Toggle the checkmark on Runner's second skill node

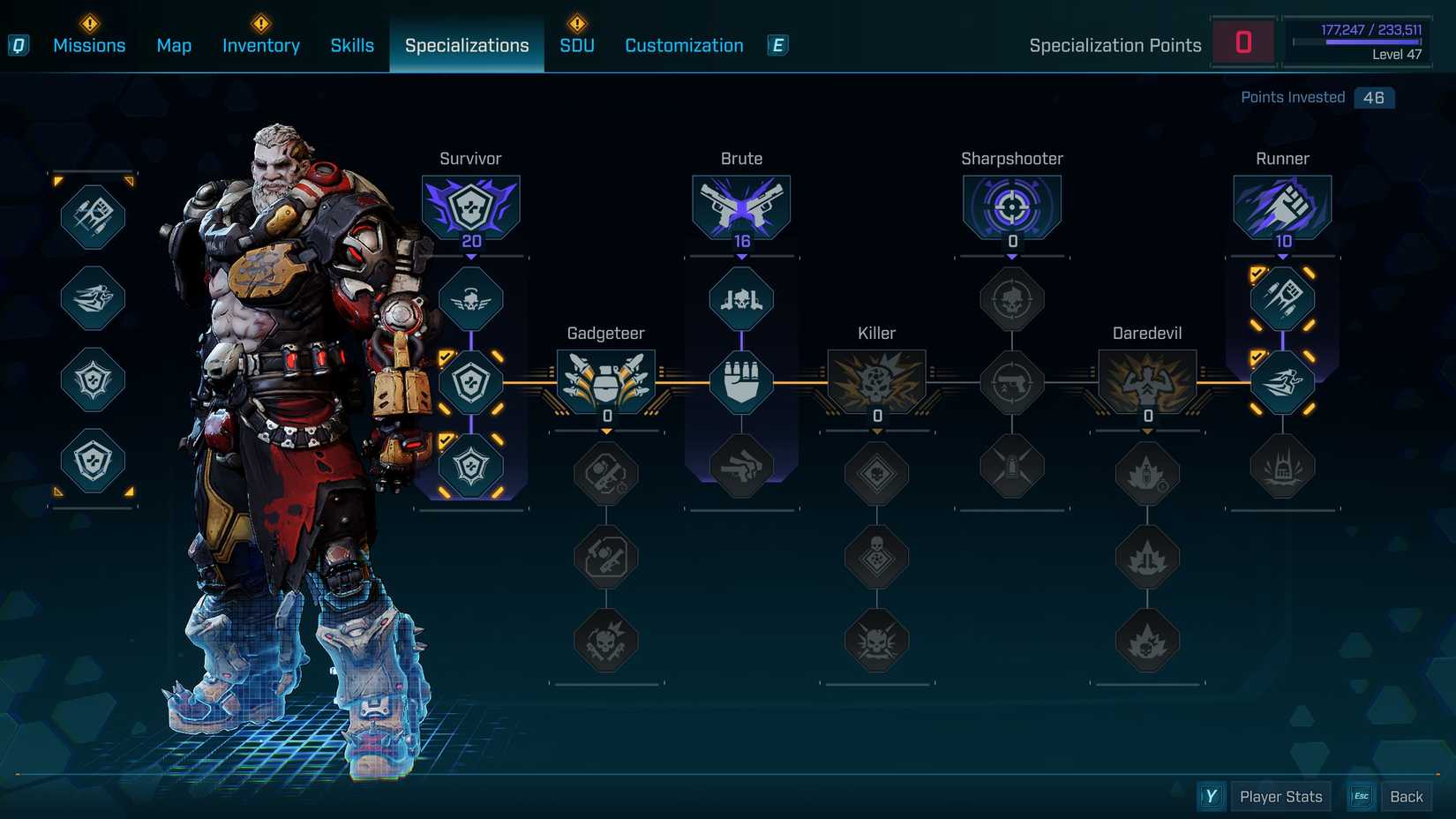pyautogui.click(x=1258, y=357)
